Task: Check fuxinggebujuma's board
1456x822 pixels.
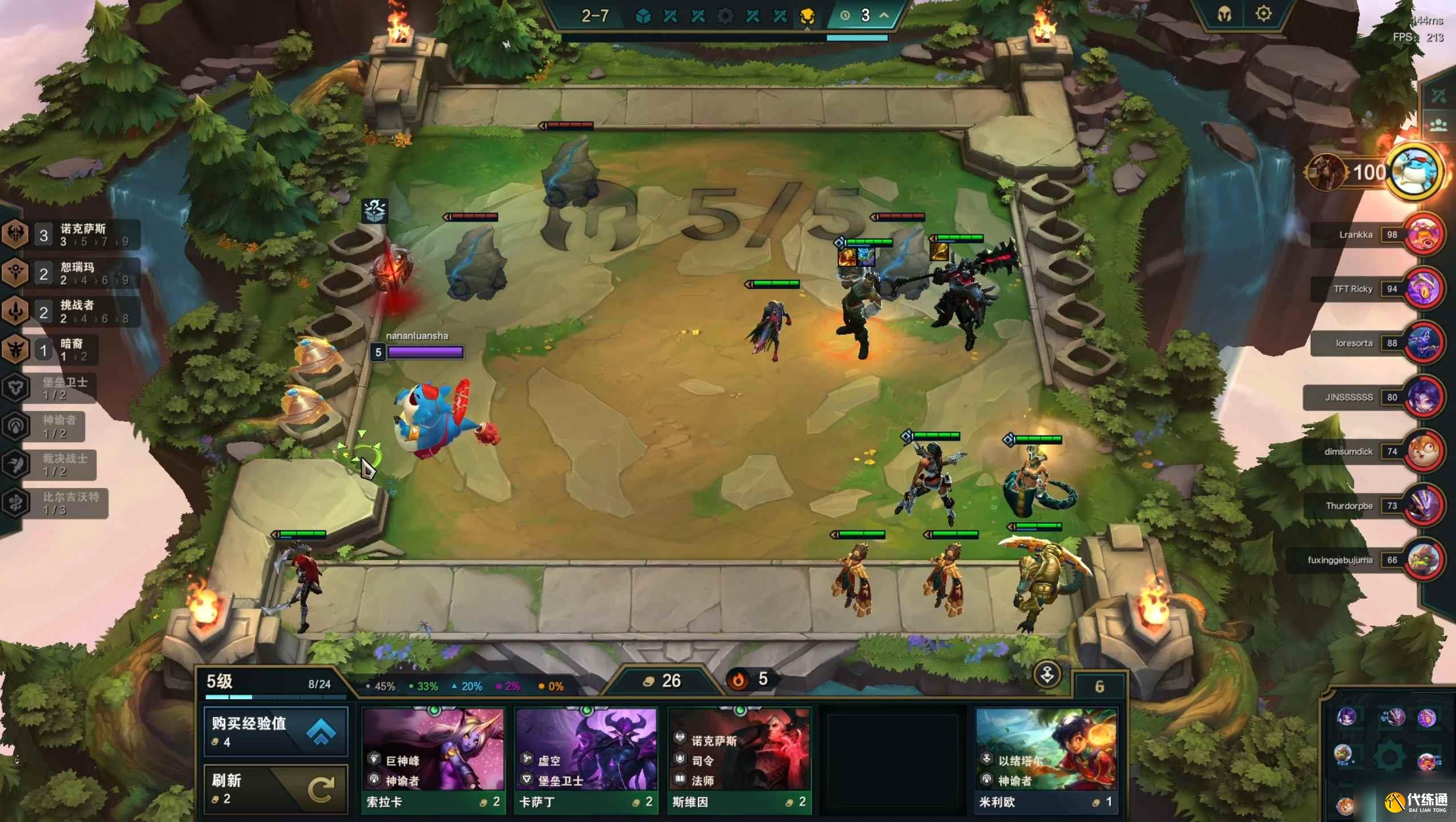Action: point(1424,560)
